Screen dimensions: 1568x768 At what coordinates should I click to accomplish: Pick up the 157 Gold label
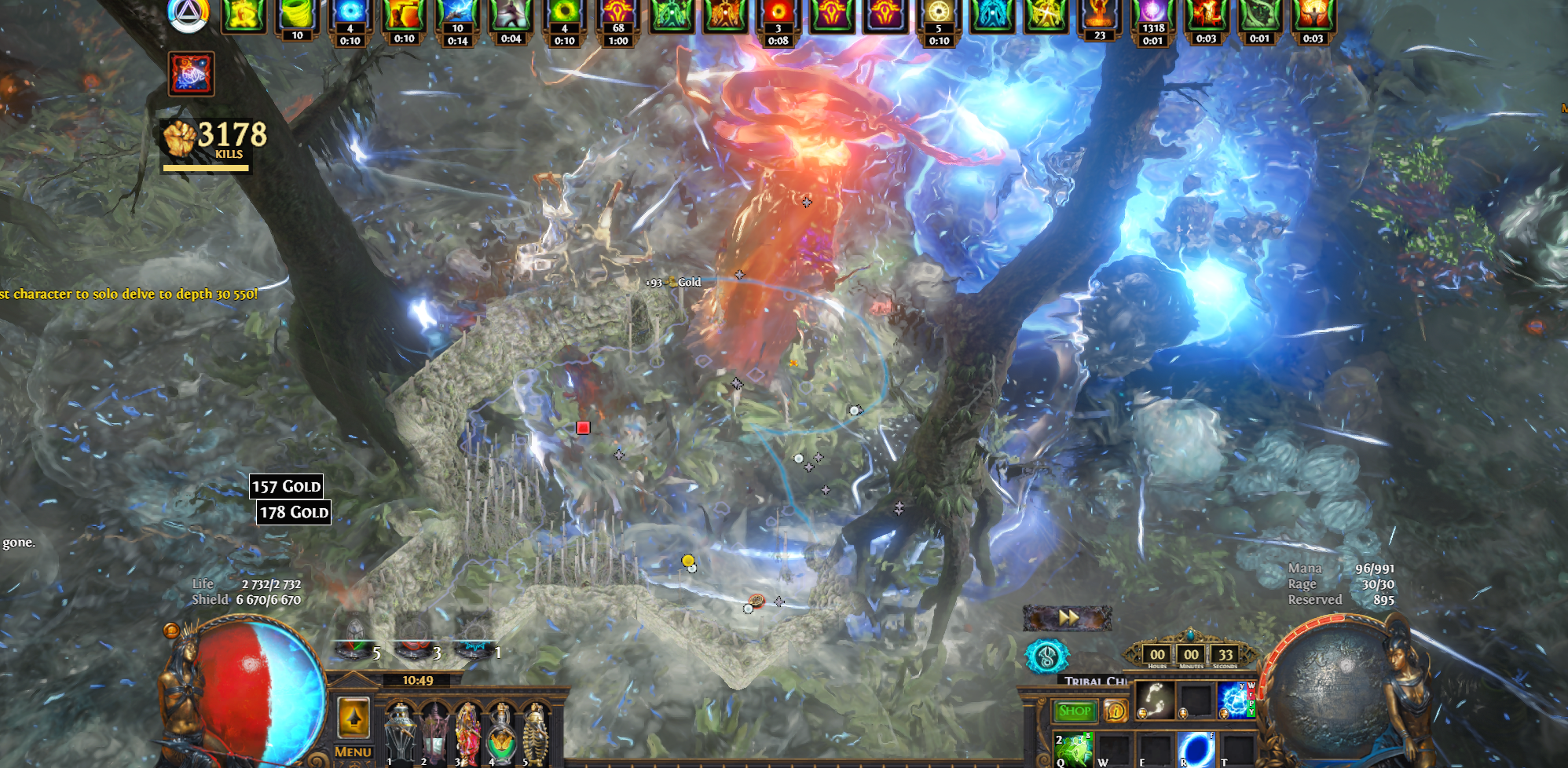pos(286,486)
